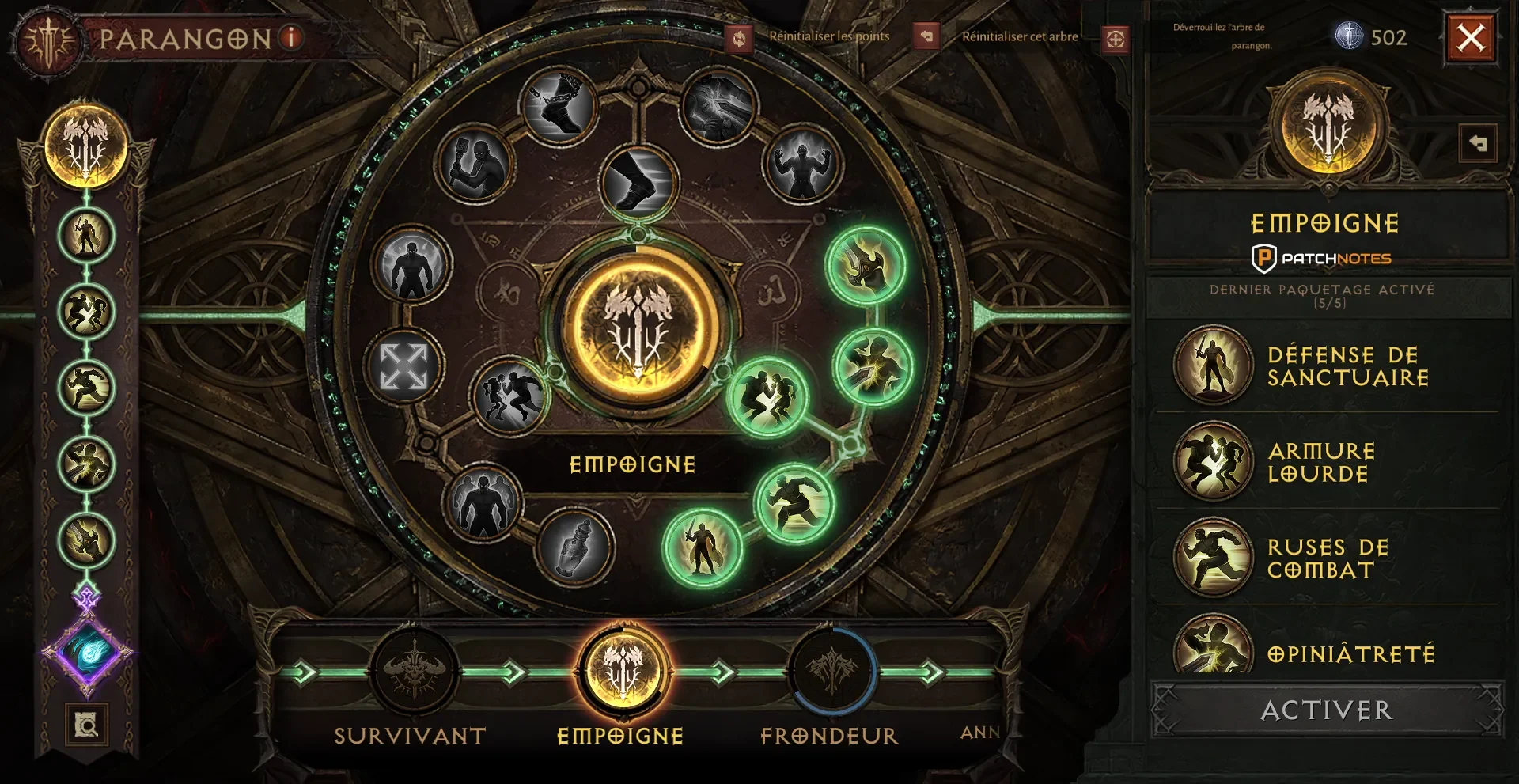Choose the Armure Lourde entry

click(x=1213, y=462)
